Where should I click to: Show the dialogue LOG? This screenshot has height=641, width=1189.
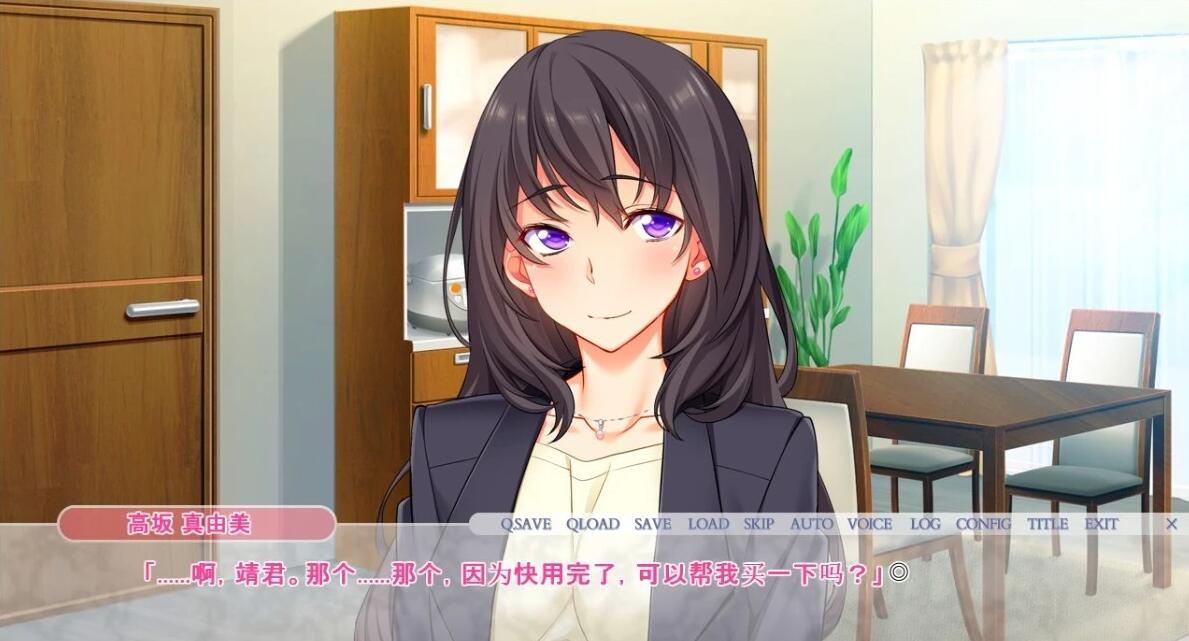[x=925, y=523]
